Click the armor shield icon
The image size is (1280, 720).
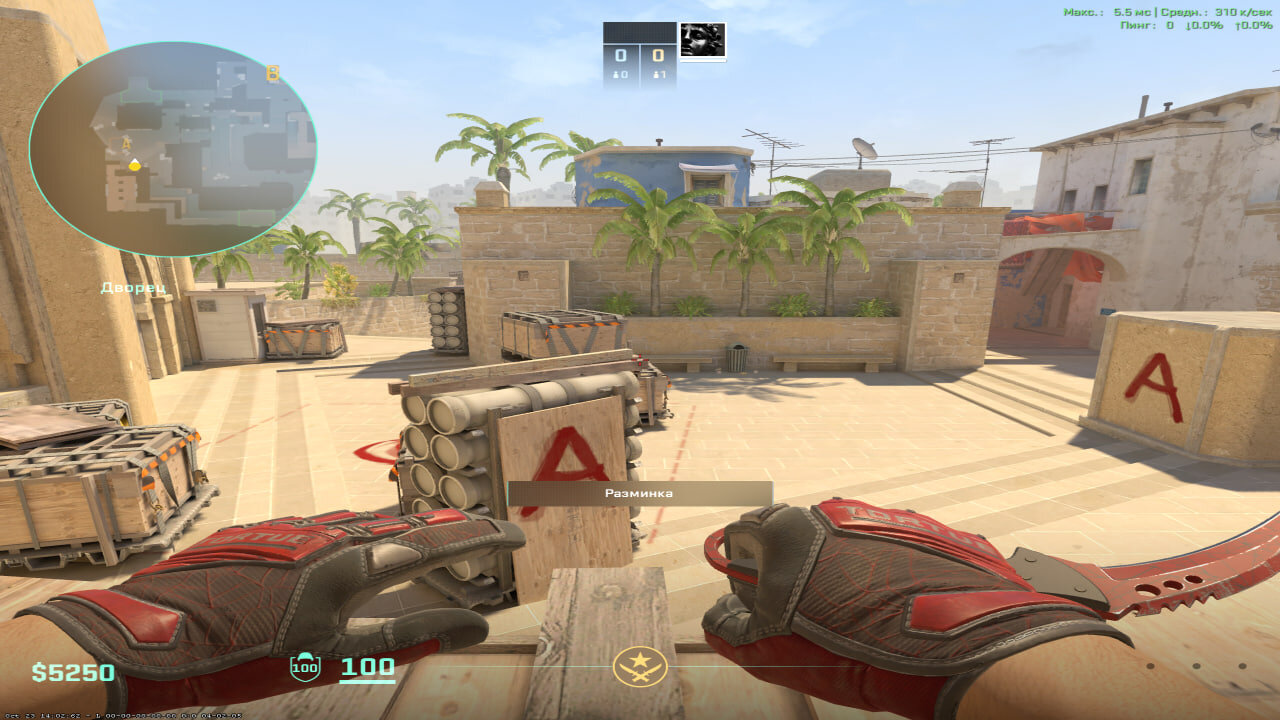304,667
